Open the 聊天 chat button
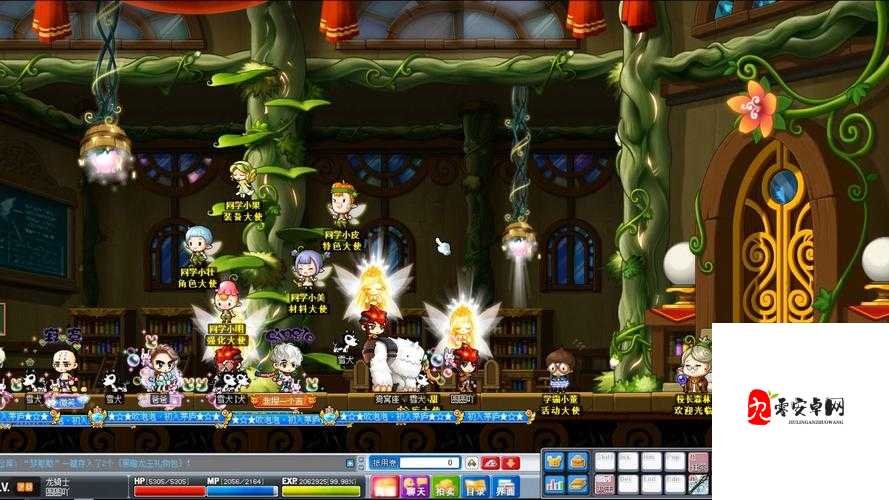The width and height of the screenshot is (889, 500). [415, 487]
